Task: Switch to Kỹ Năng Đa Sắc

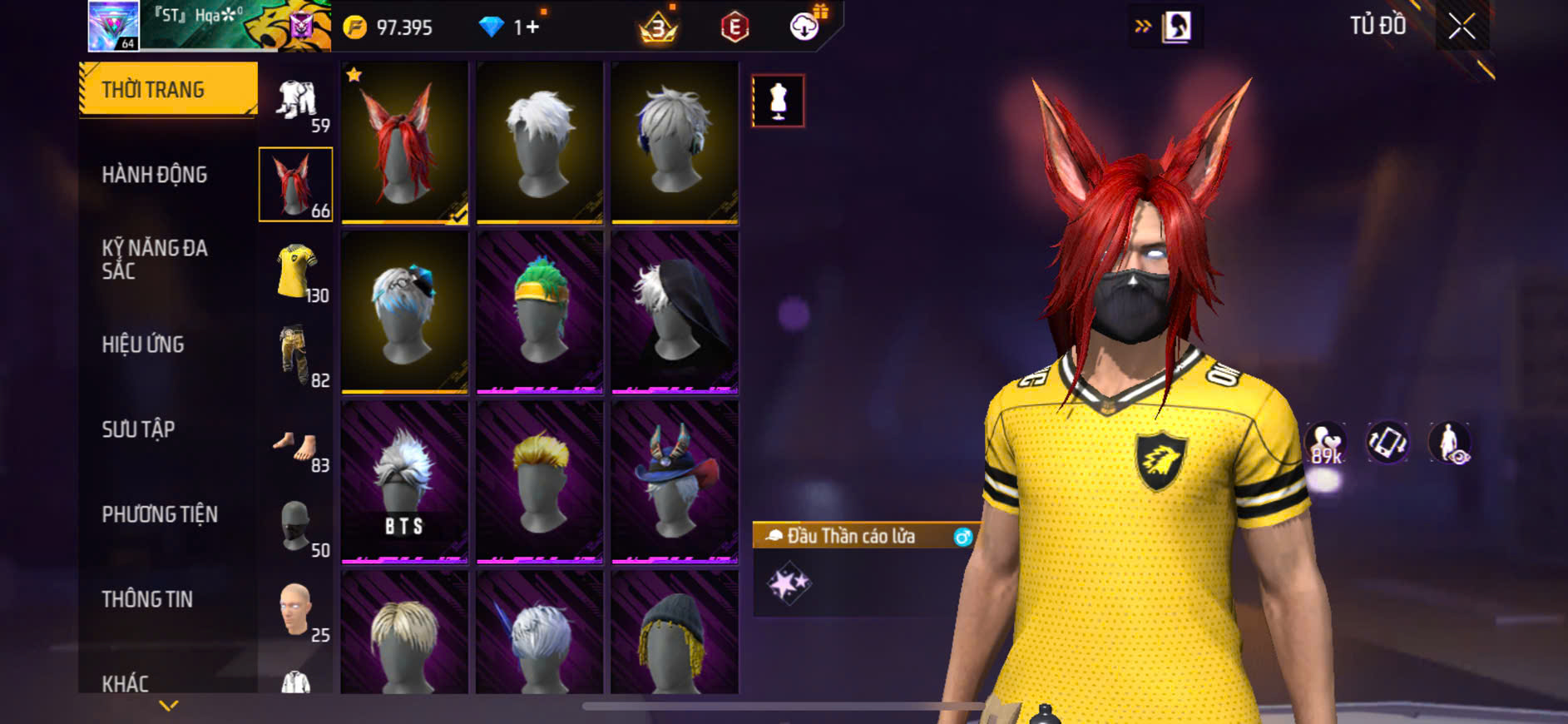Action: (x=155, y=259)
